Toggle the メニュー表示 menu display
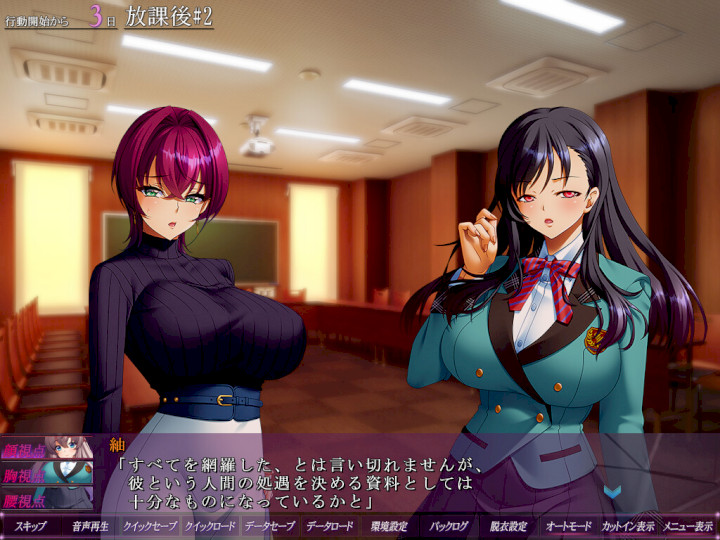Viewport: 720px width, 540px height. point(689,526)
